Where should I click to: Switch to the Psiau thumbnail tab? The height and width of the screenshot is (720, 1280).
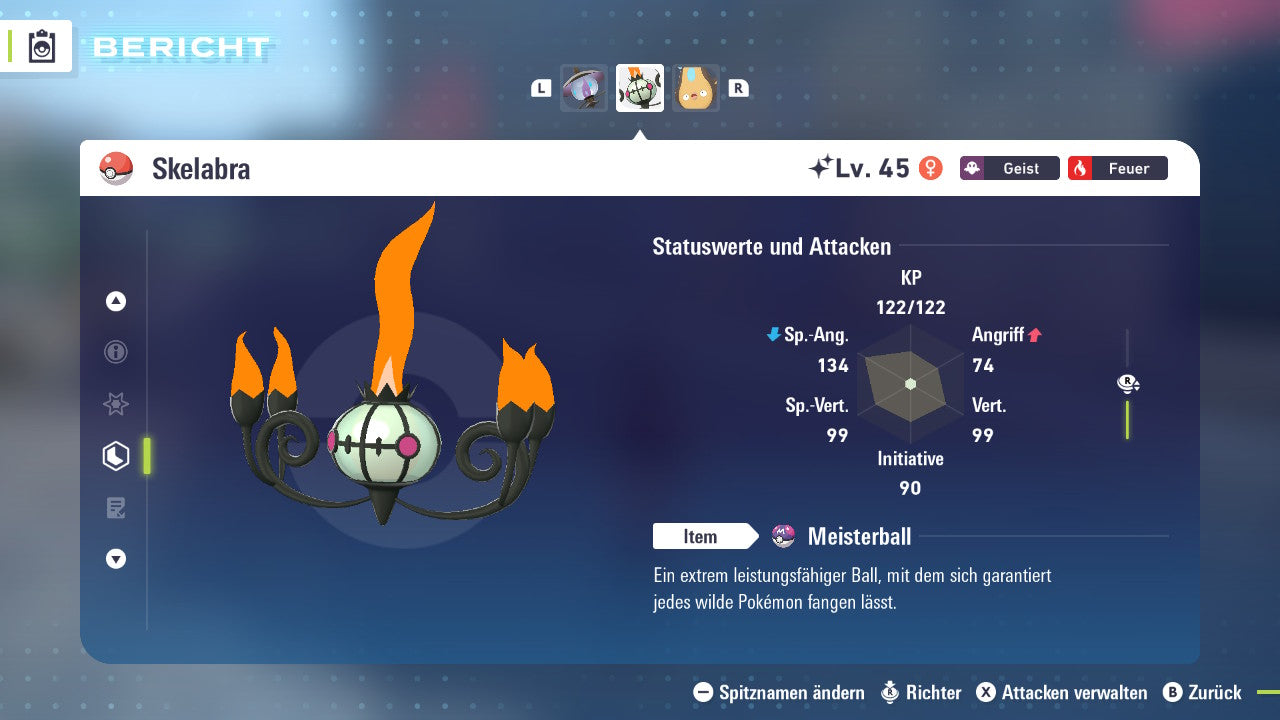click(x=696, y=88)
